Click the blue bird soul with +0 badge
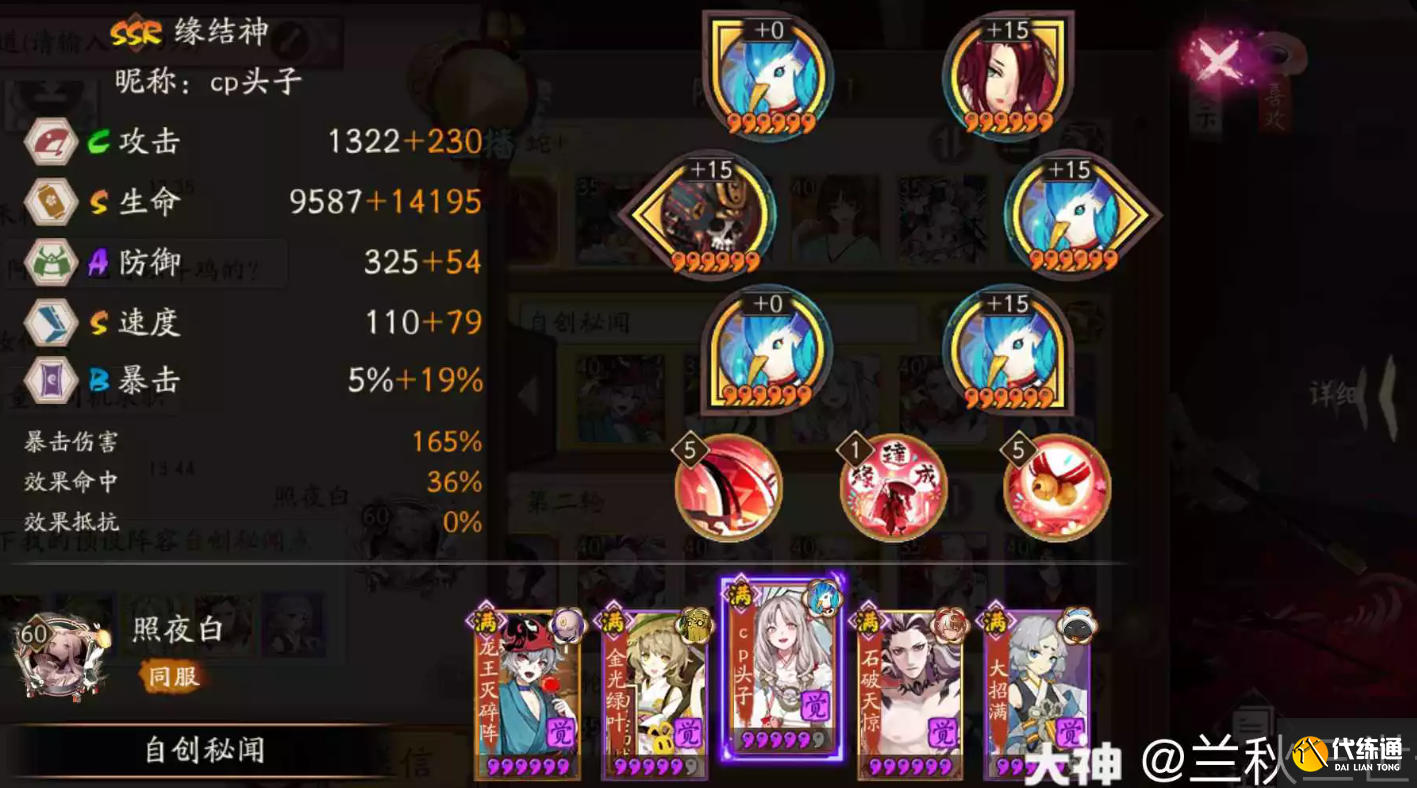The image size is (1417, 788). [x=765, y=75]
